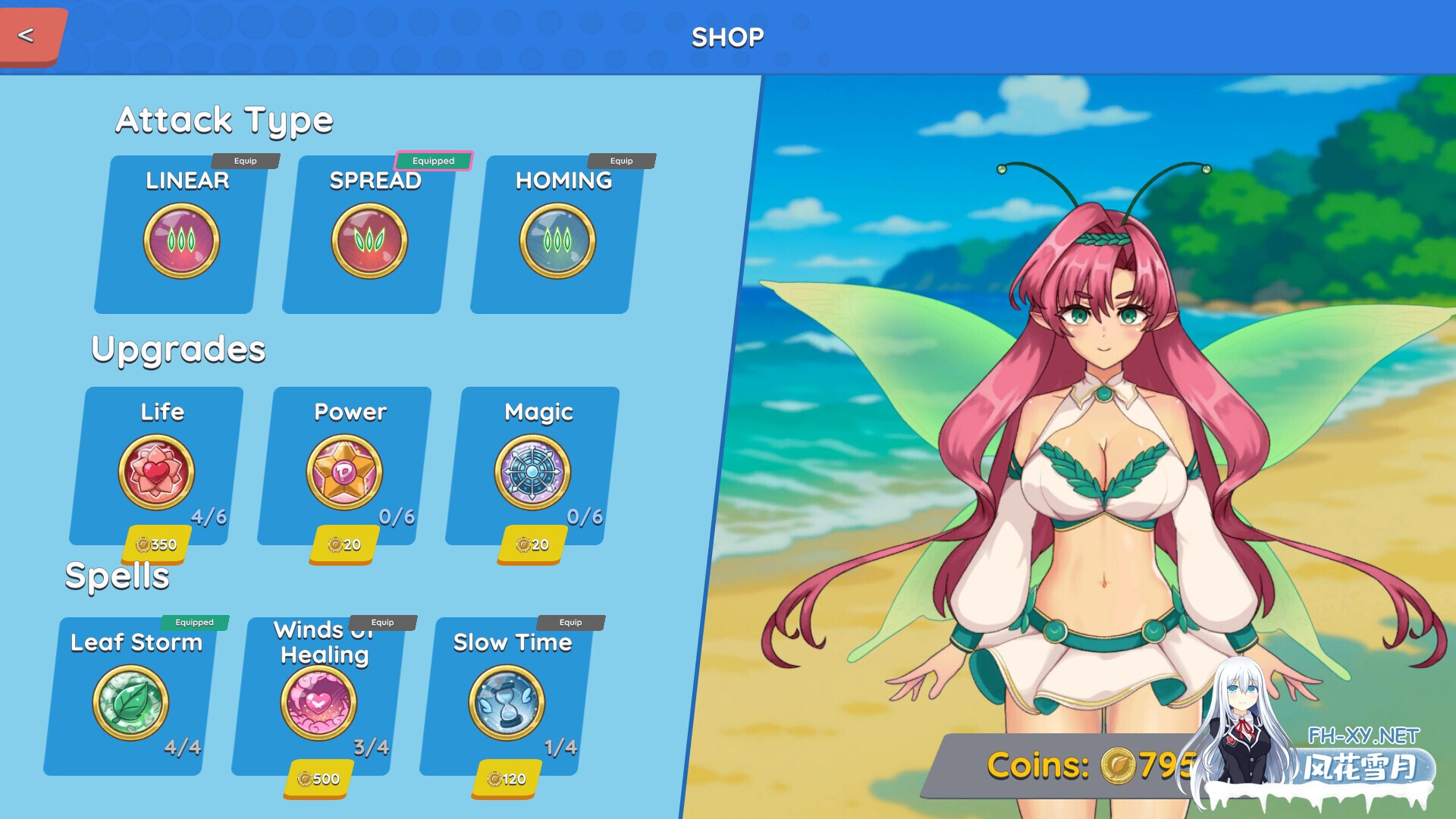Equip the Linear attack type
This screenshot has width=1456, height=819.
pyautogui.click(x=246, y=160)
